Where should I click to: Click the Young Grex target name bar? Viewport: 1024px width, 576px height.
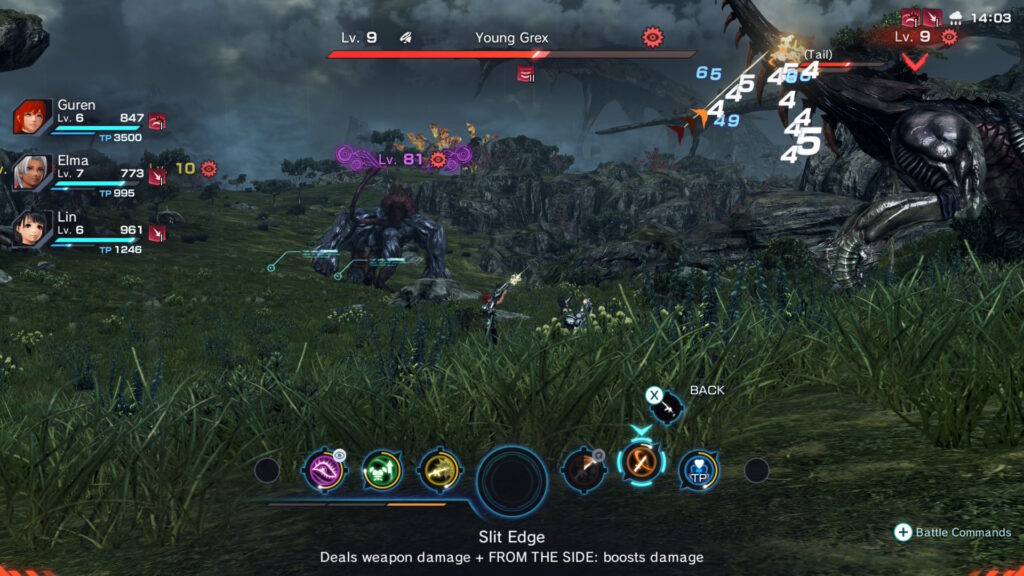511,39
